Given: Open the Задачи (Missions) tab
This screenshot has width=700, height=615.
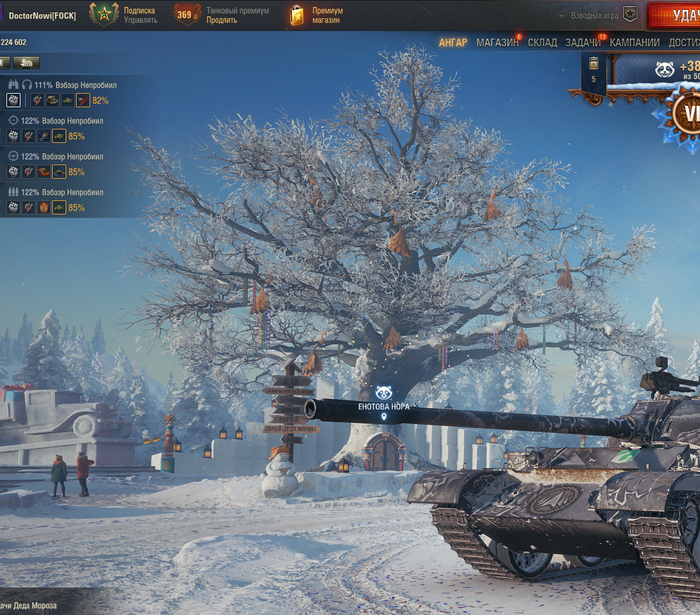Looking at the screenshot, I should 583,43.
